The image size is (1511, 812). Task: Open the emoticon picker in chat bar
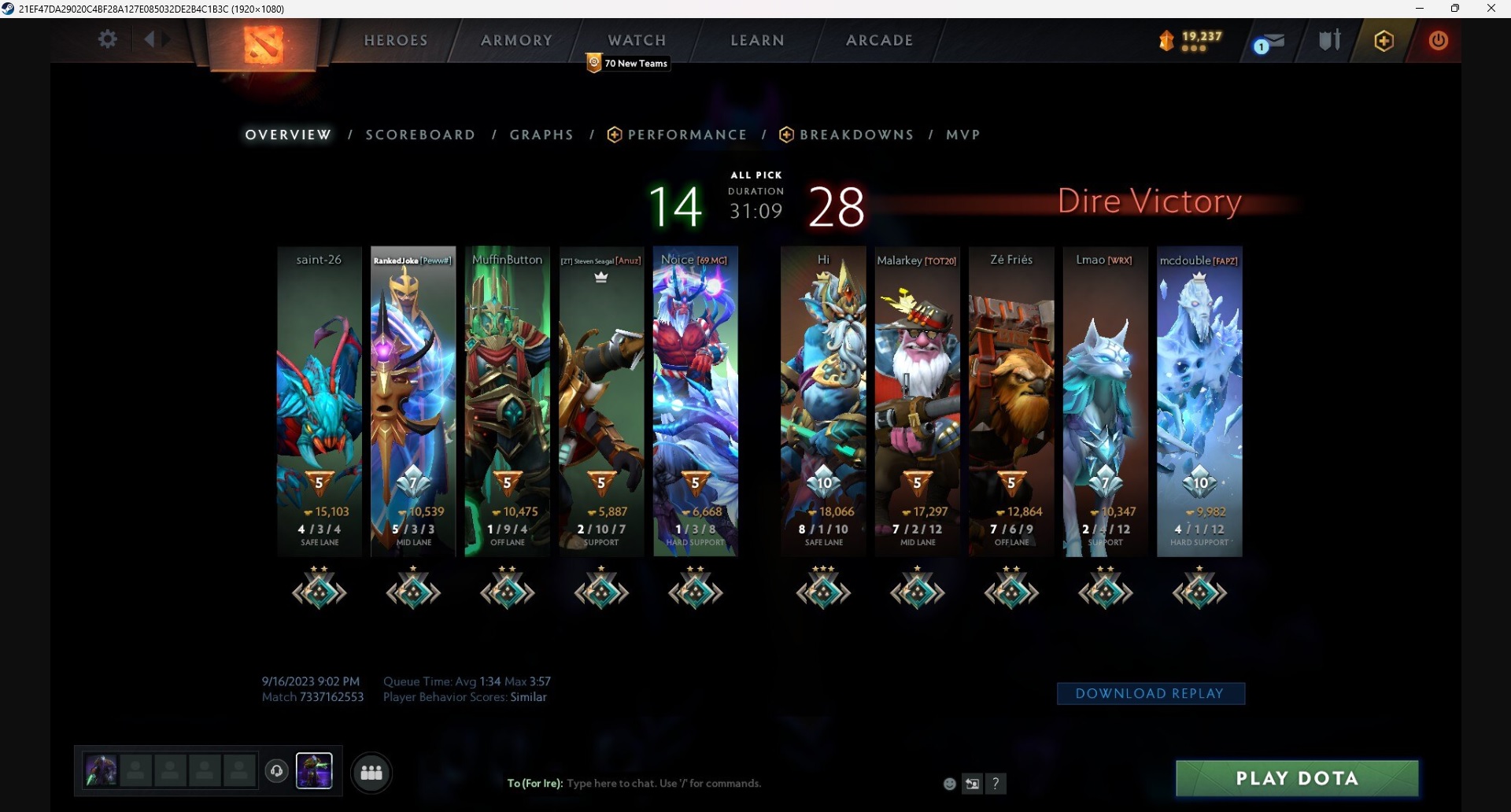948,784
